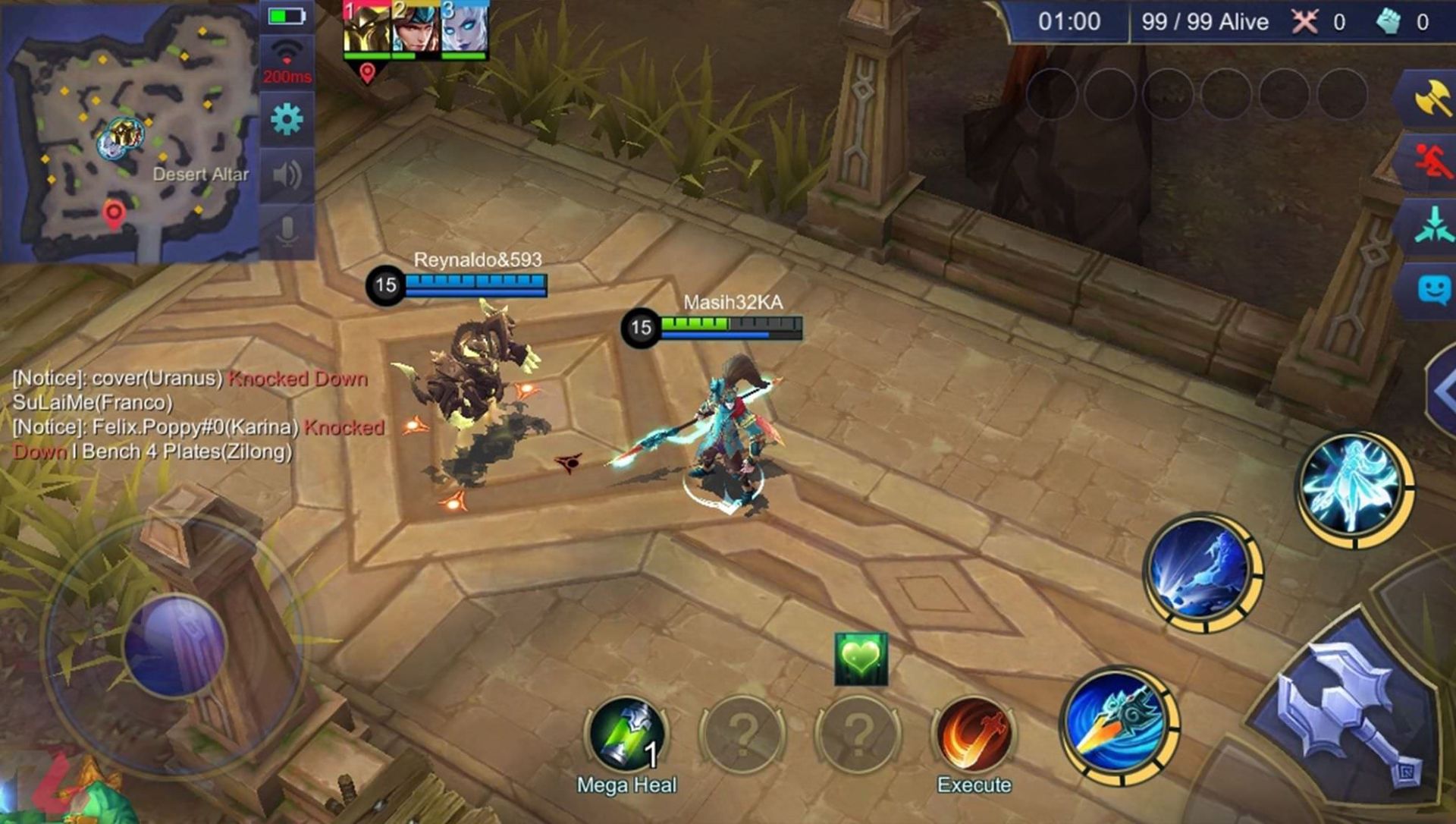Select the golden-armored teammate portrait
The height and width of the screenshot is (824, 1456).
click(x=366, y=29)
